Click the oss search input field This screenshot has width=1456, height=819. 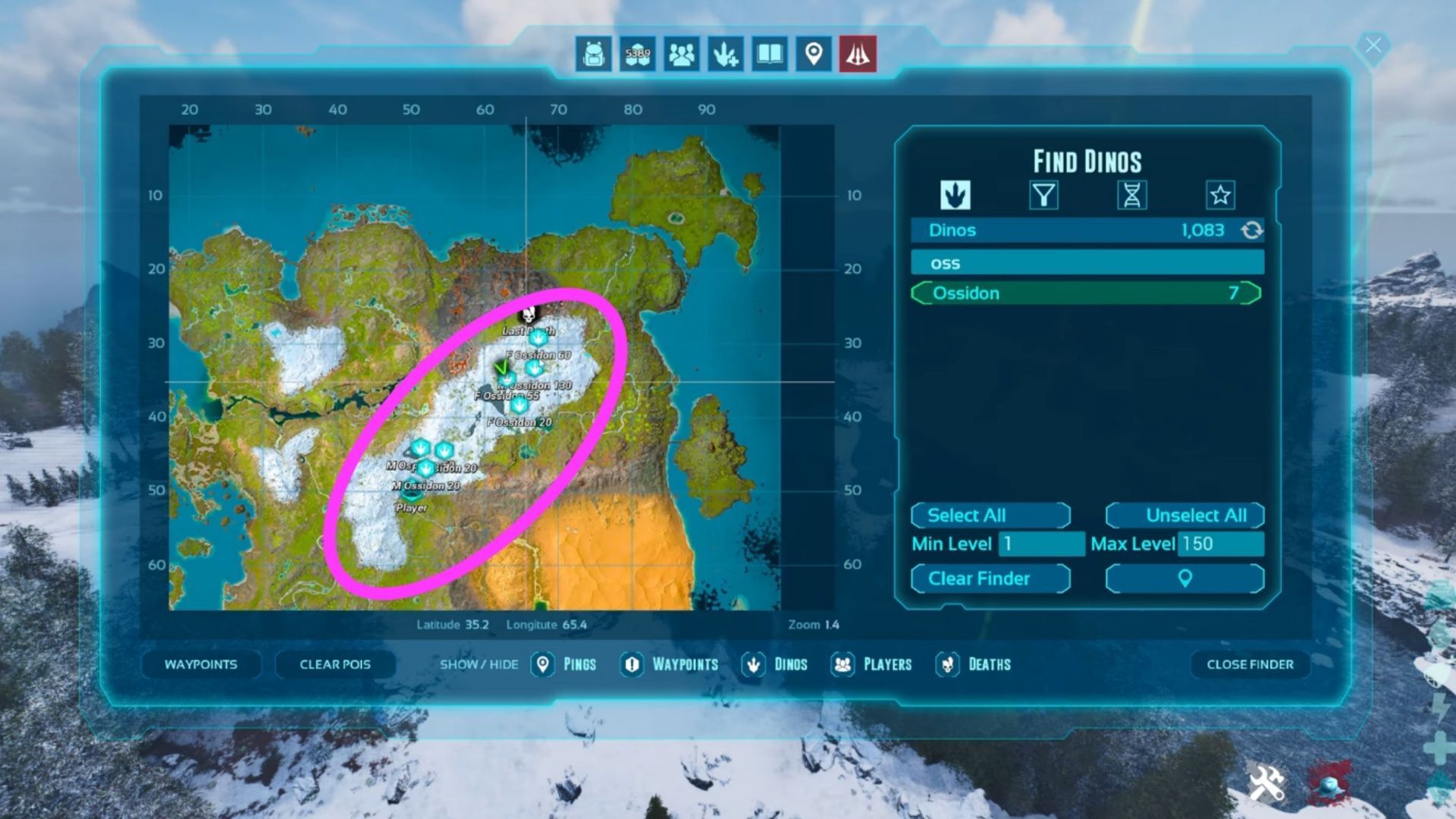pos(1084,262)
